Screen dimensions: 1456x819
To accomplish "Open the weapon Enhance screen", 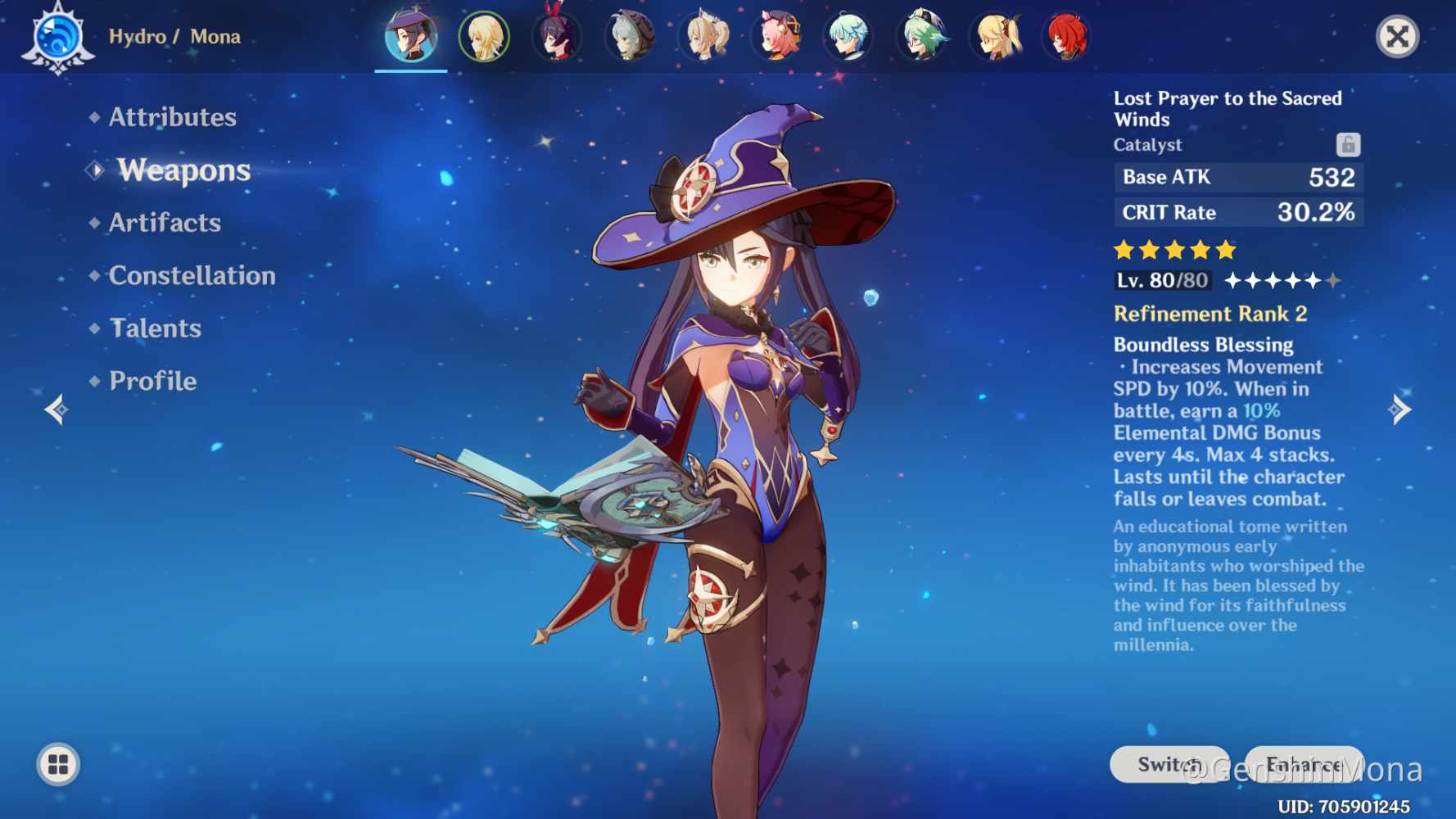I will pyautogui.click(x=1304, y=764).
